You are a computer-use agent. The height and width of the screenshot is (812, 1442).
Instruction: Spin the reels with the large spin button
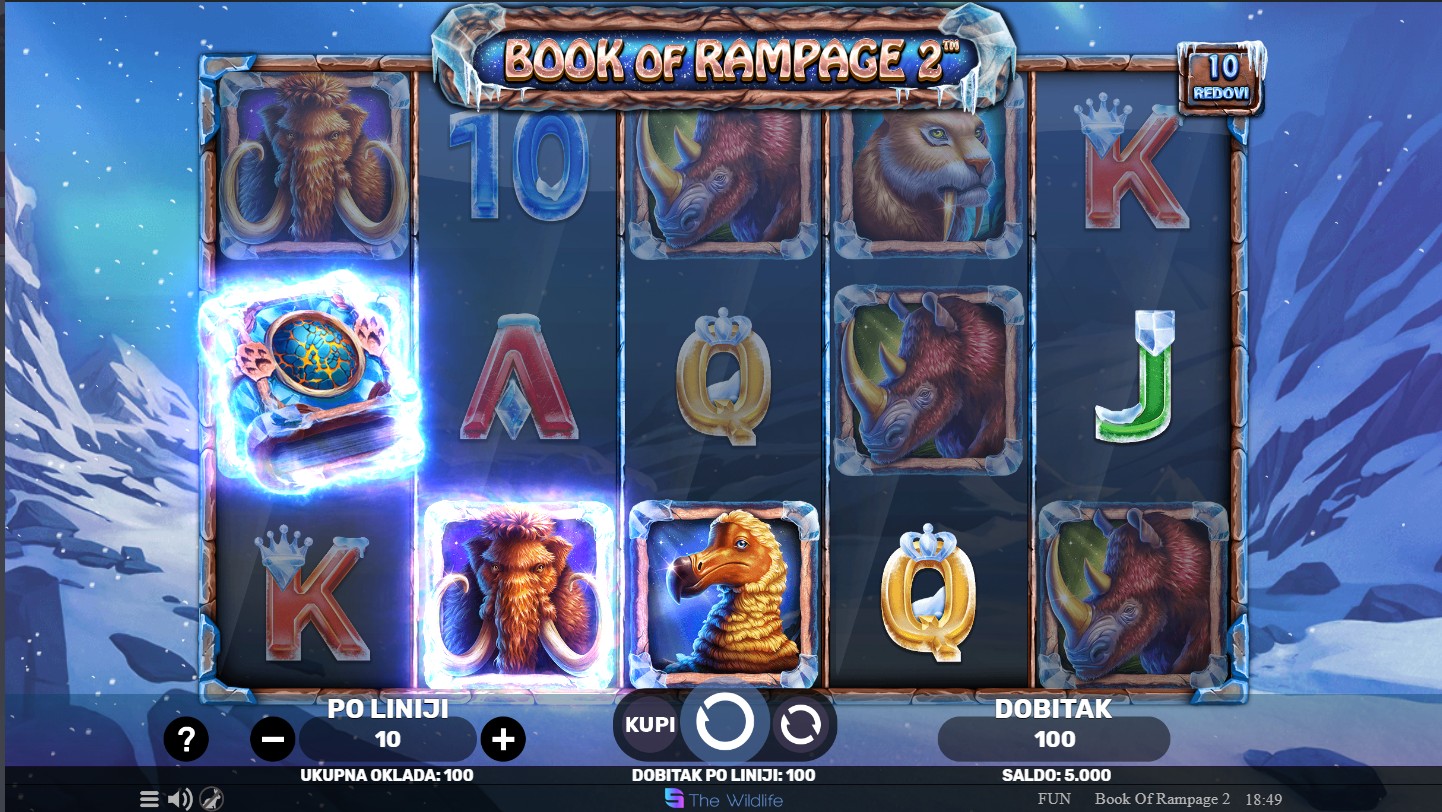[724, 722]
